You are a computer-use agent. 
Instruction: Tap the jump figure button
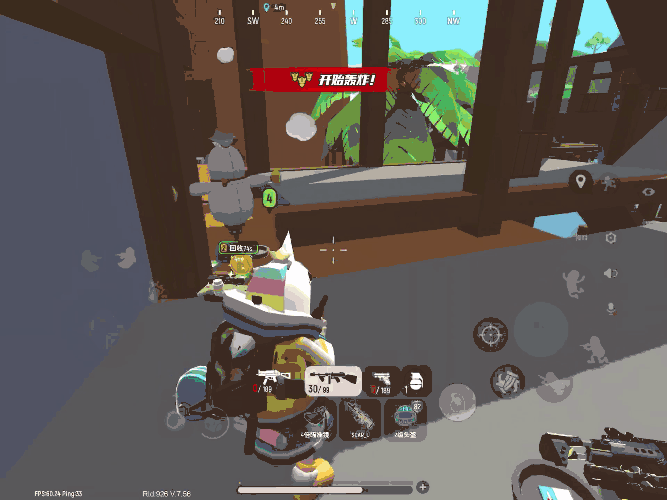574,284
